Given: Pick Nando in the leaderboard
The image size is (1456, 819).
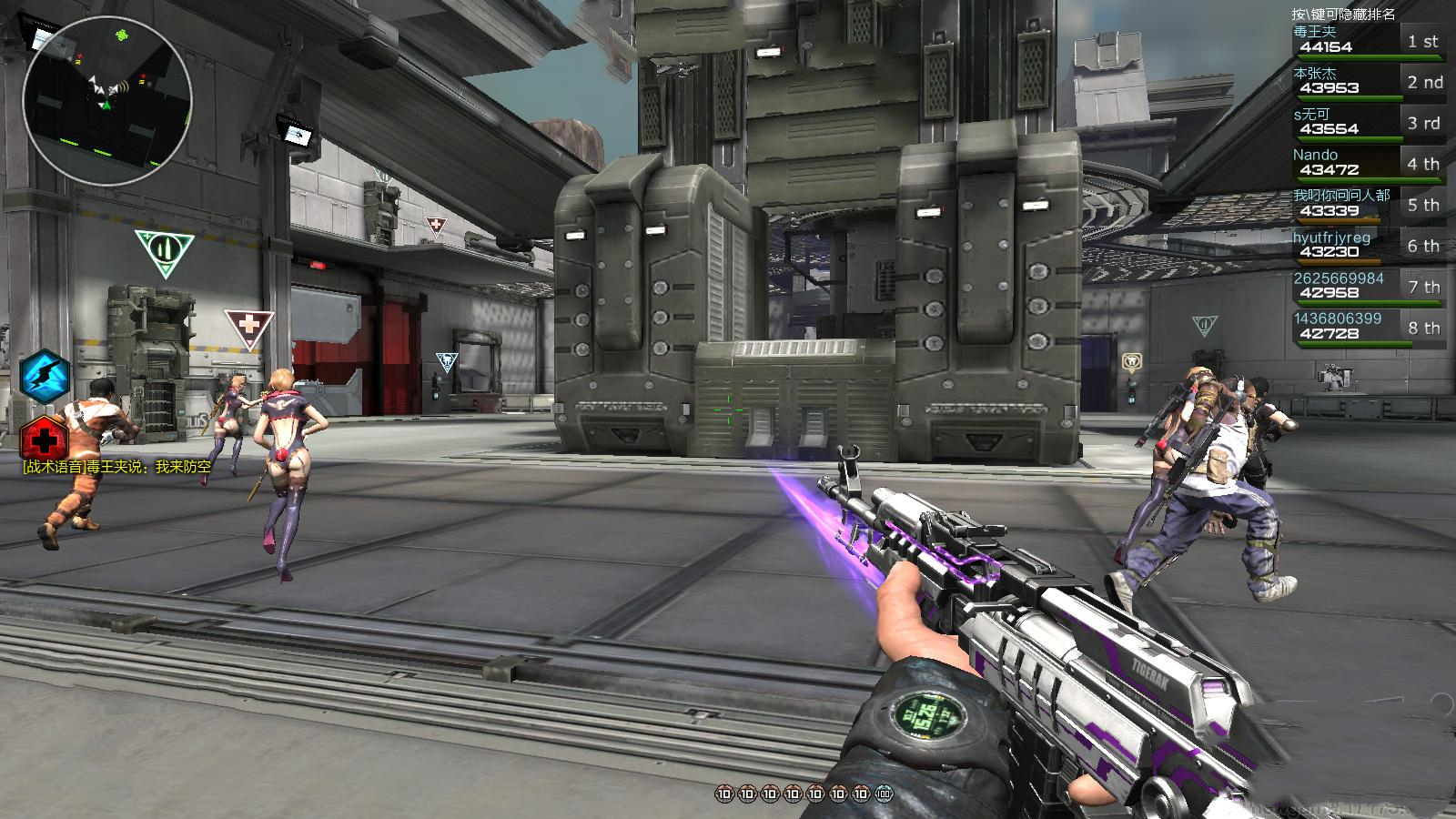Looking at the screenshot, I should click(1367, 164).
